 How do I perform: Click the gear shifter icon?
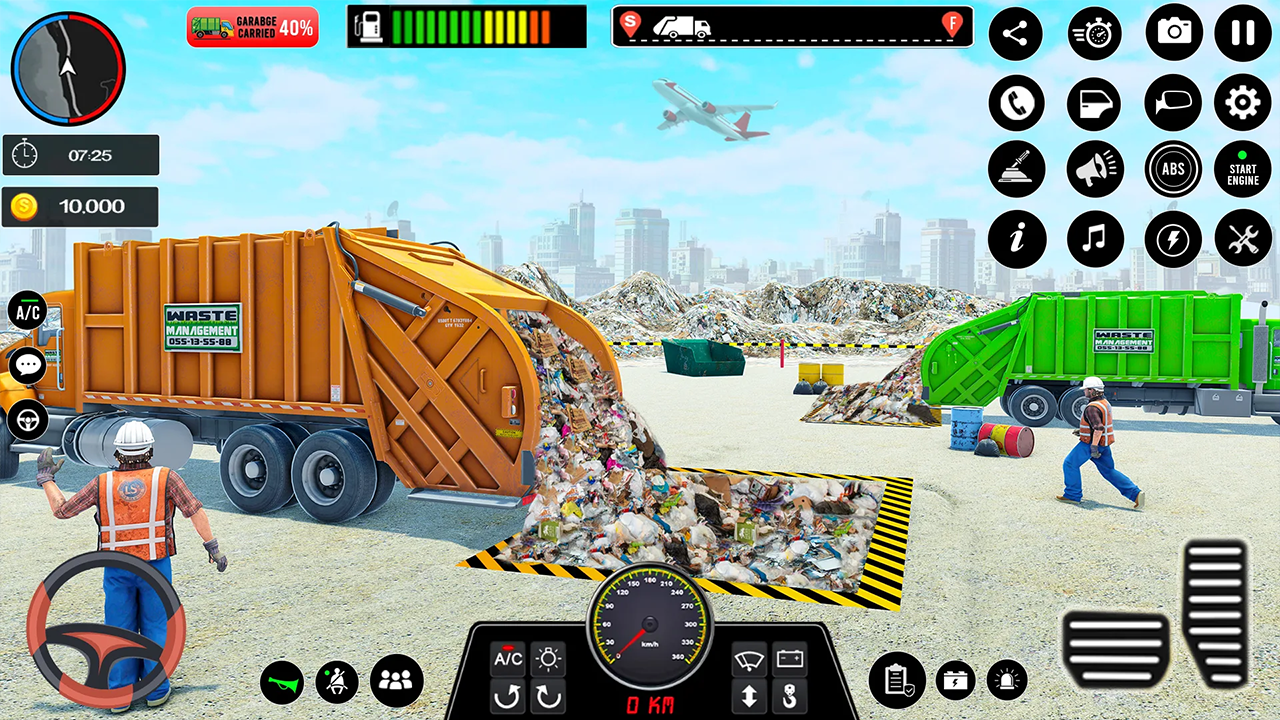pos(1017,169)
